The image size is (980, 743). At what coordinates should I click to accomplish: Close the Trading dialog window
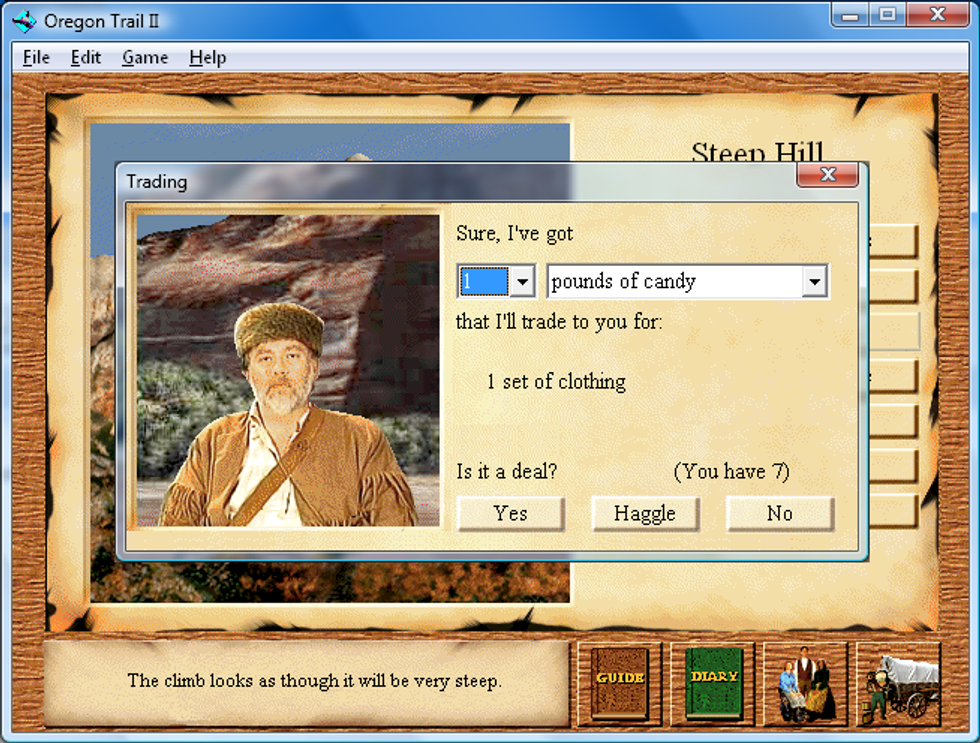click(827, 175)
